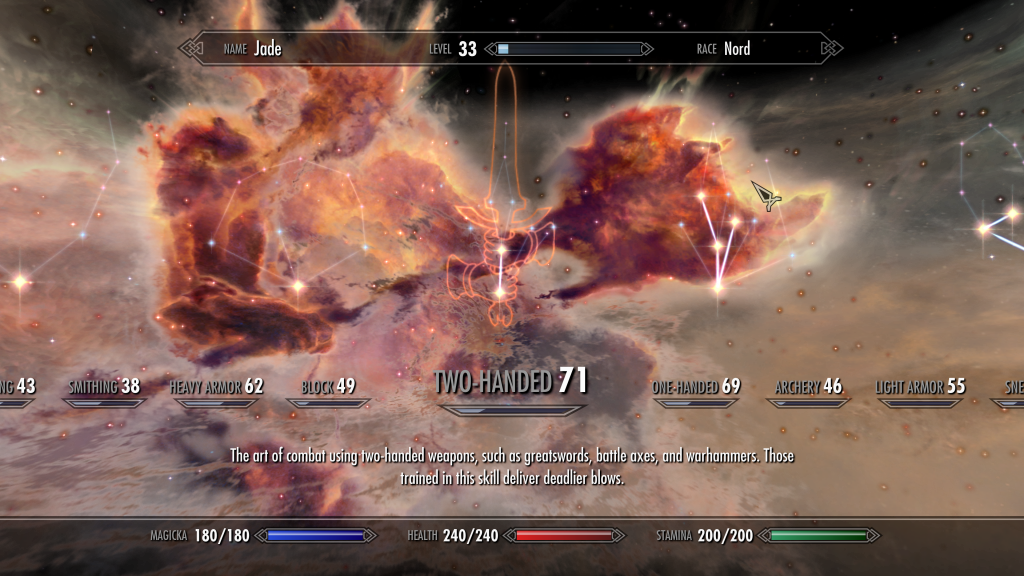The height and width of the screenshot is (576, 1024).
Task: Choose the Heavy Armor skill
Action: (216, 387)
